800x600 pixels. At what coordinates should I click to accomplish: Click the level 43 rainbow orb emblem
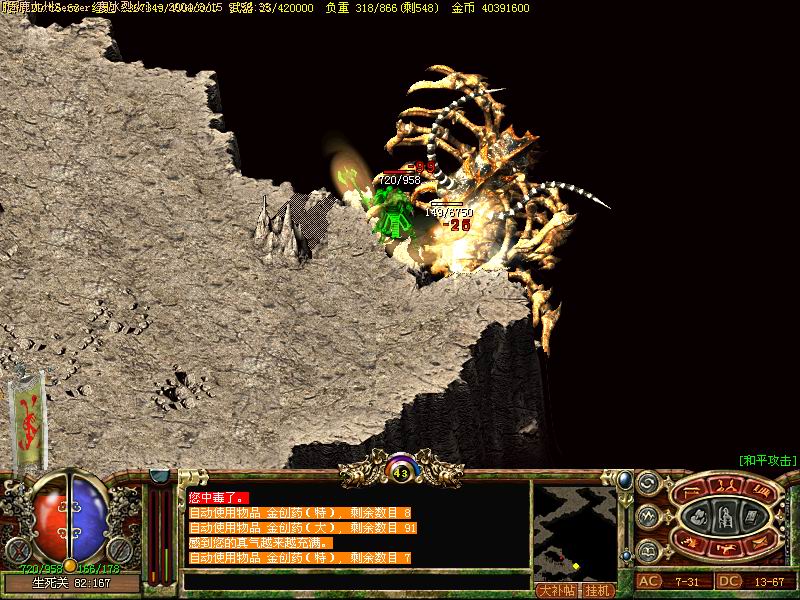[x=401, y=469]
